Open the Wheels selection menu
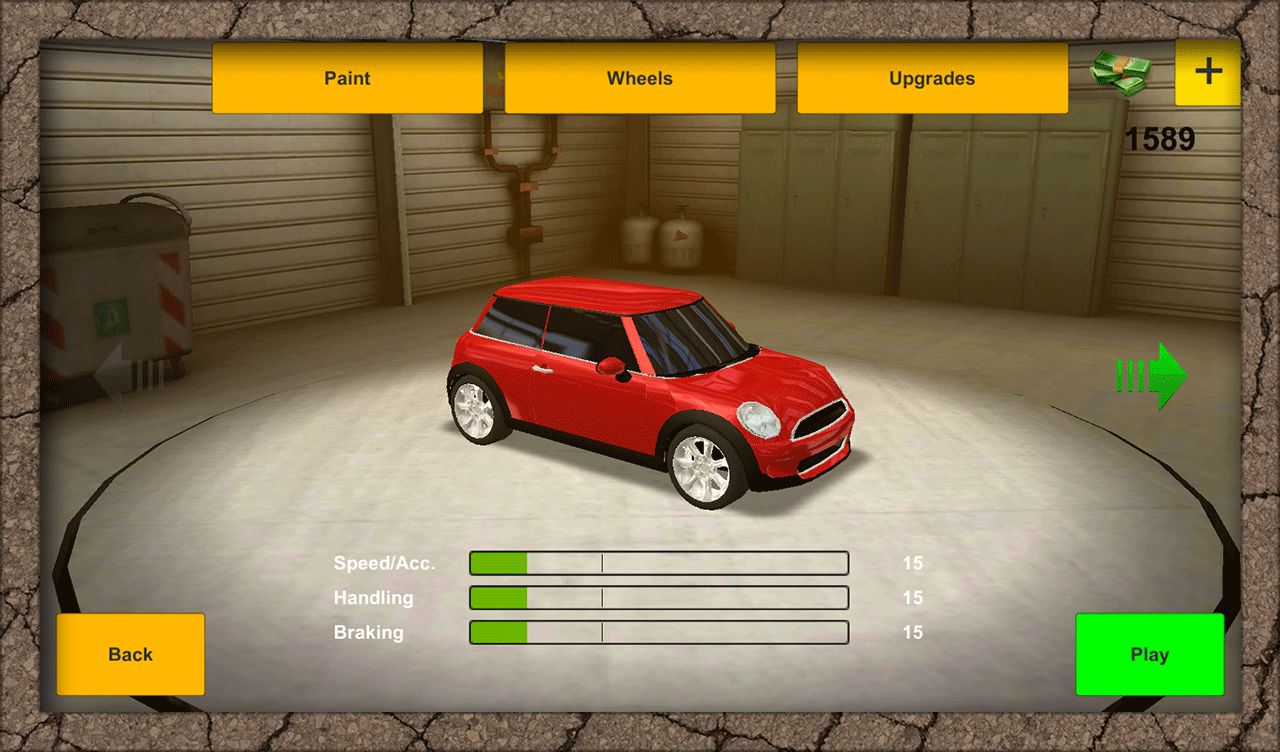Viewport: 1280px width, 752px height. (640, 78)
